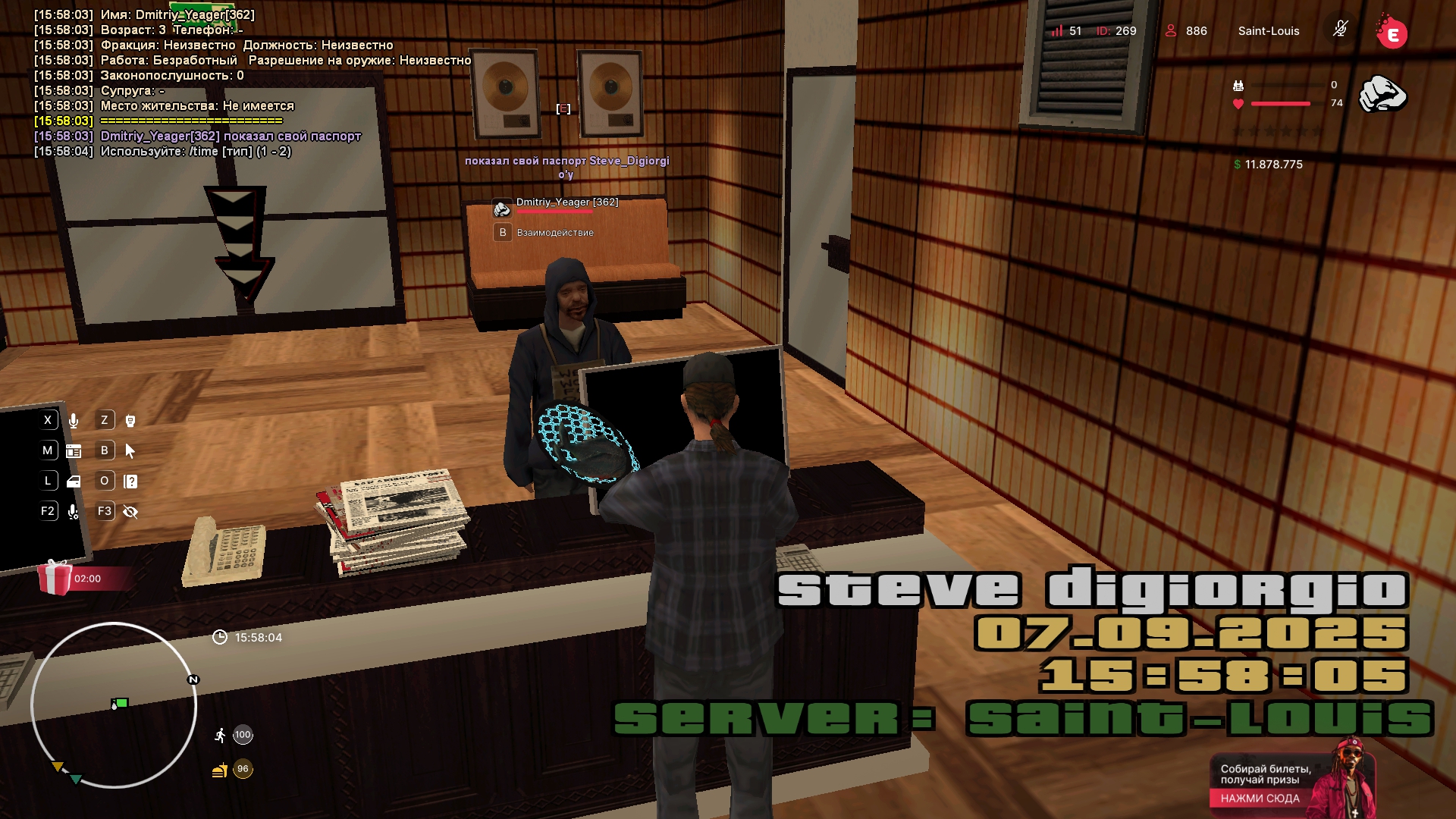The width and height of the screenshot is (1456, 819).
Task: Click the Dmitriy_Yeager [362] player nametag
Action: pos(566,202)
